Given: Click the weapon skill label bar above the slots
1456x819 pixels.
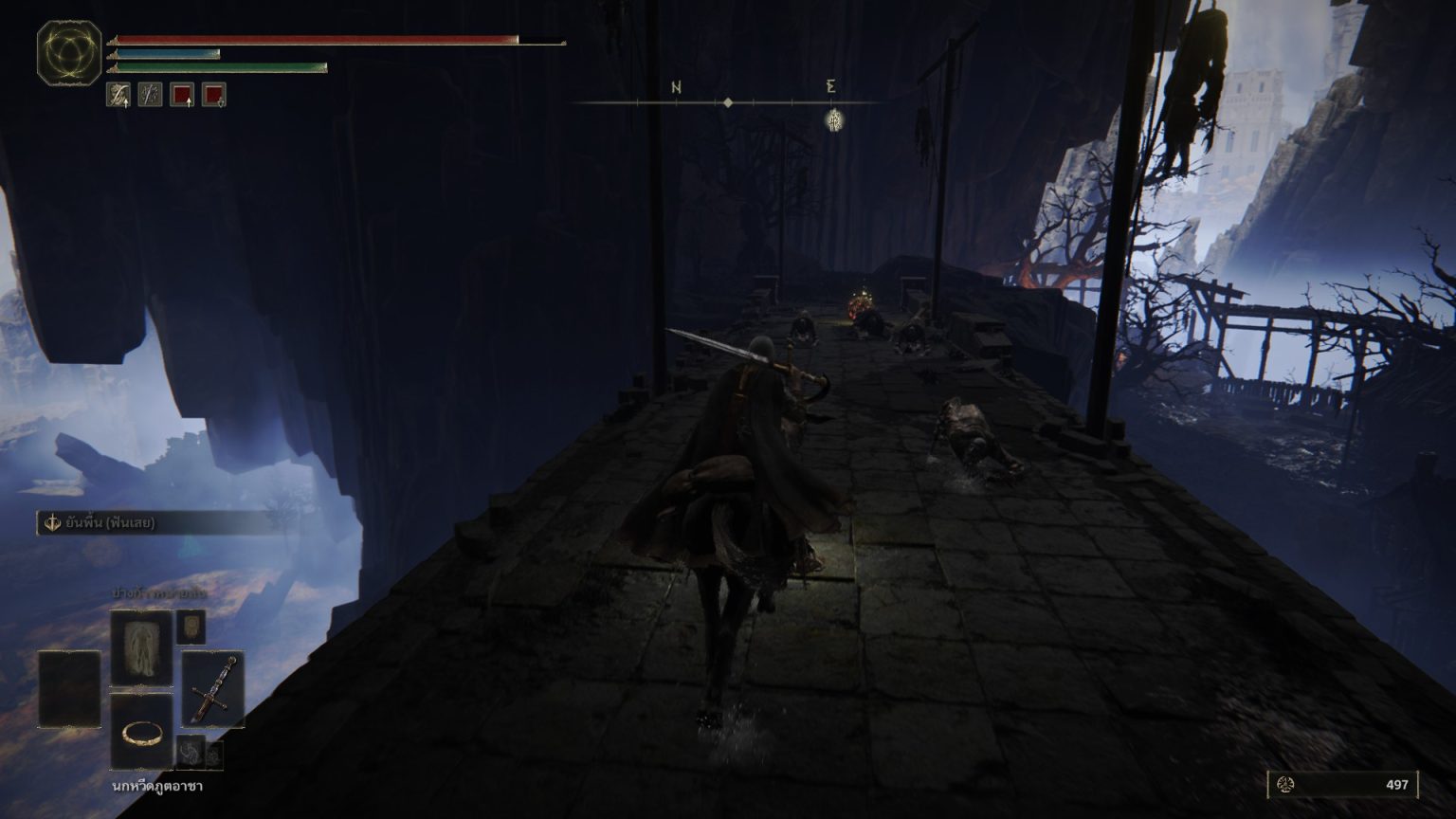Looking at the screenshot, I should [x=161, y=522].
